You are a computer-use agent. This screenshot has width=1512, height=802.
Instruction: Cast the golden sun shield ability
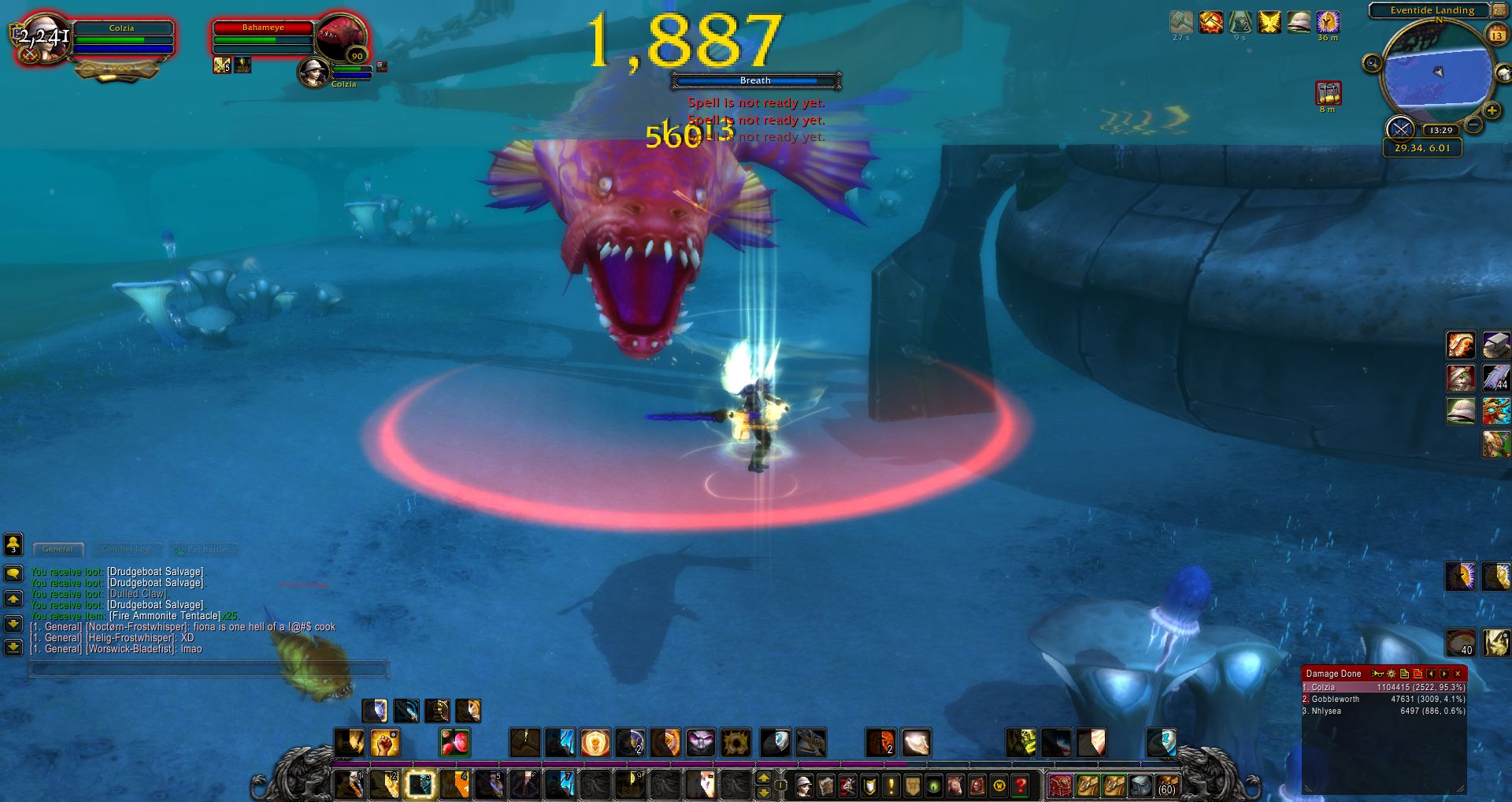tap(595, 742)
